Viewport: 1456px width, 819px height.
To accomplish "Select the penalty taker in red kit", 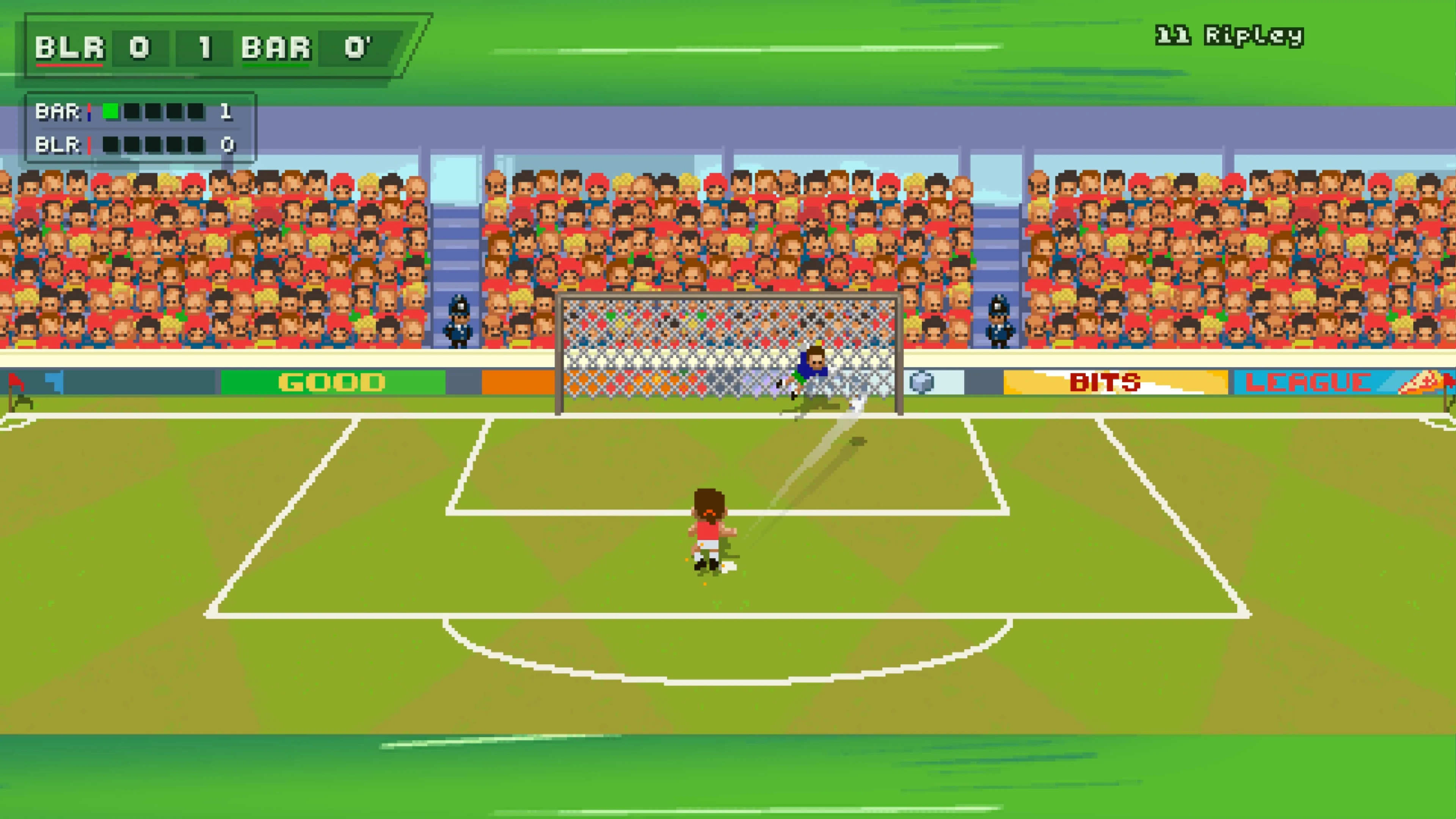I will coord(709,526).
